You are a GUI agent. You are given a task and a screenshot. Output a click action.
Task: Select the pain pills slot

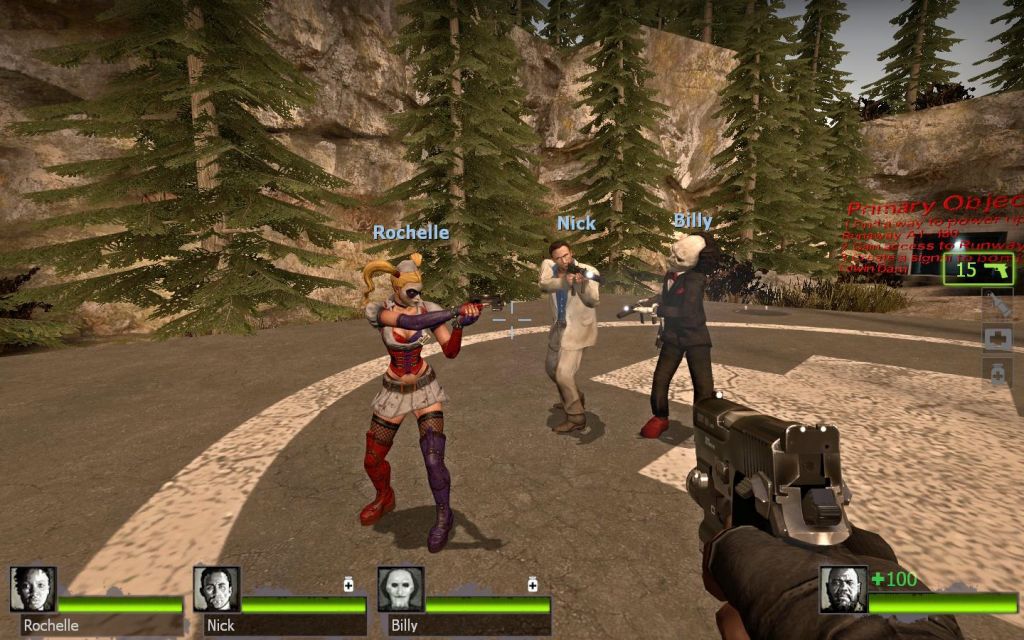click(997, 373)
